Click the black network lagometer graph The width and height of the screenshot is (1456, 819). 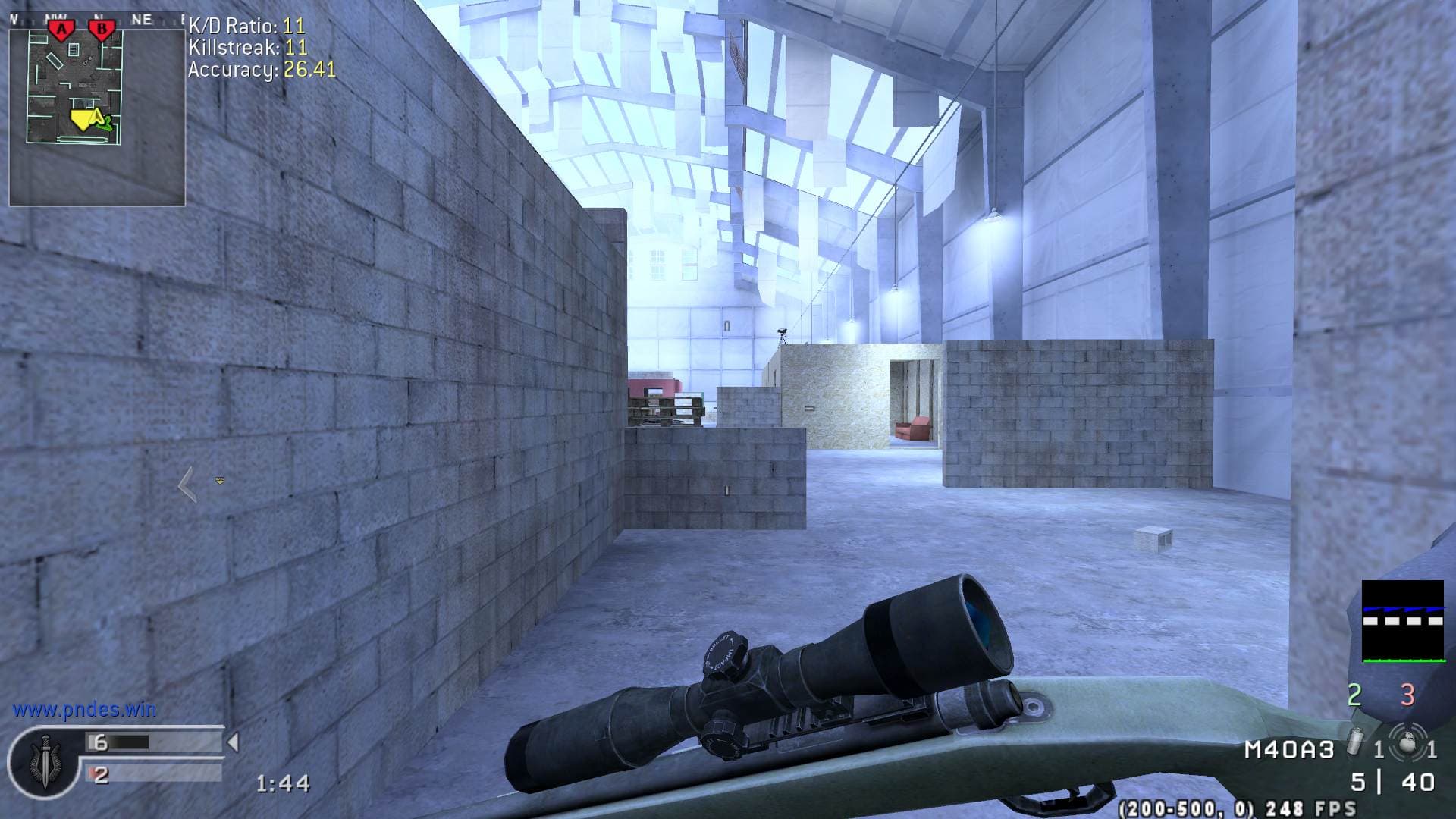(x=1402, y=621)
